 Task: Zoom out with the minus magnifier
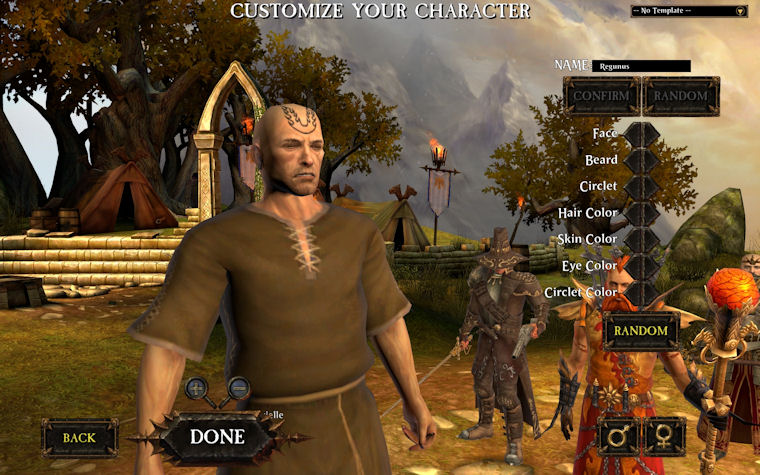[x=238, y=388]
